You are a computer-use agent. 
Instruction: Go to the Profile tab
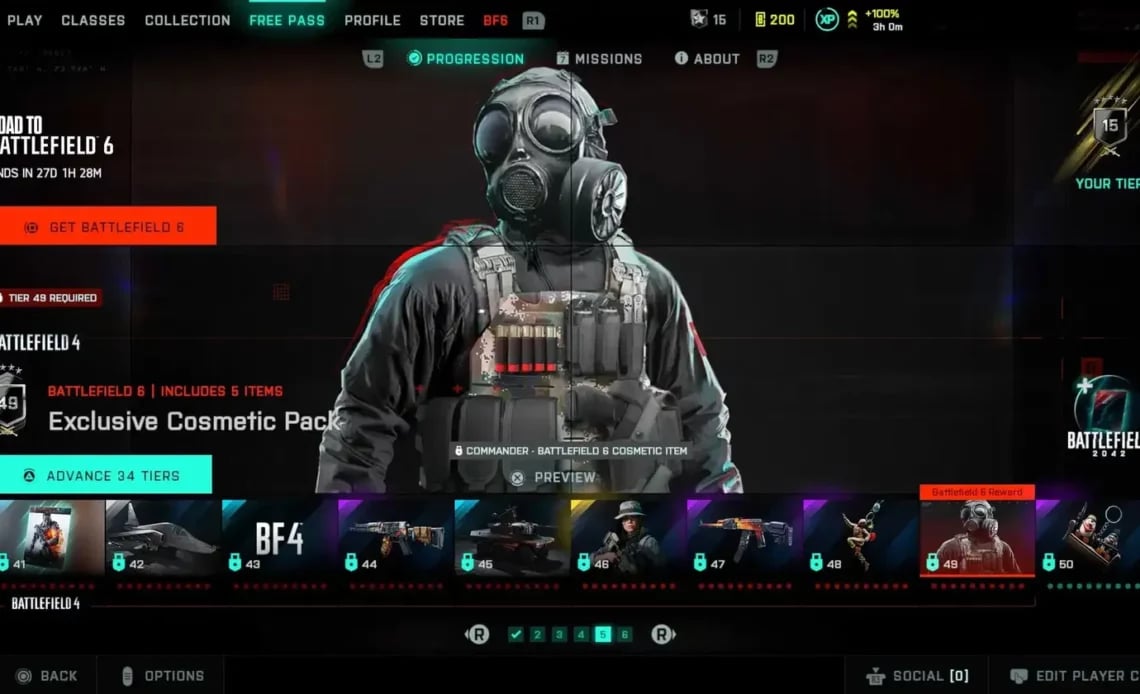[x=372, y=20]
